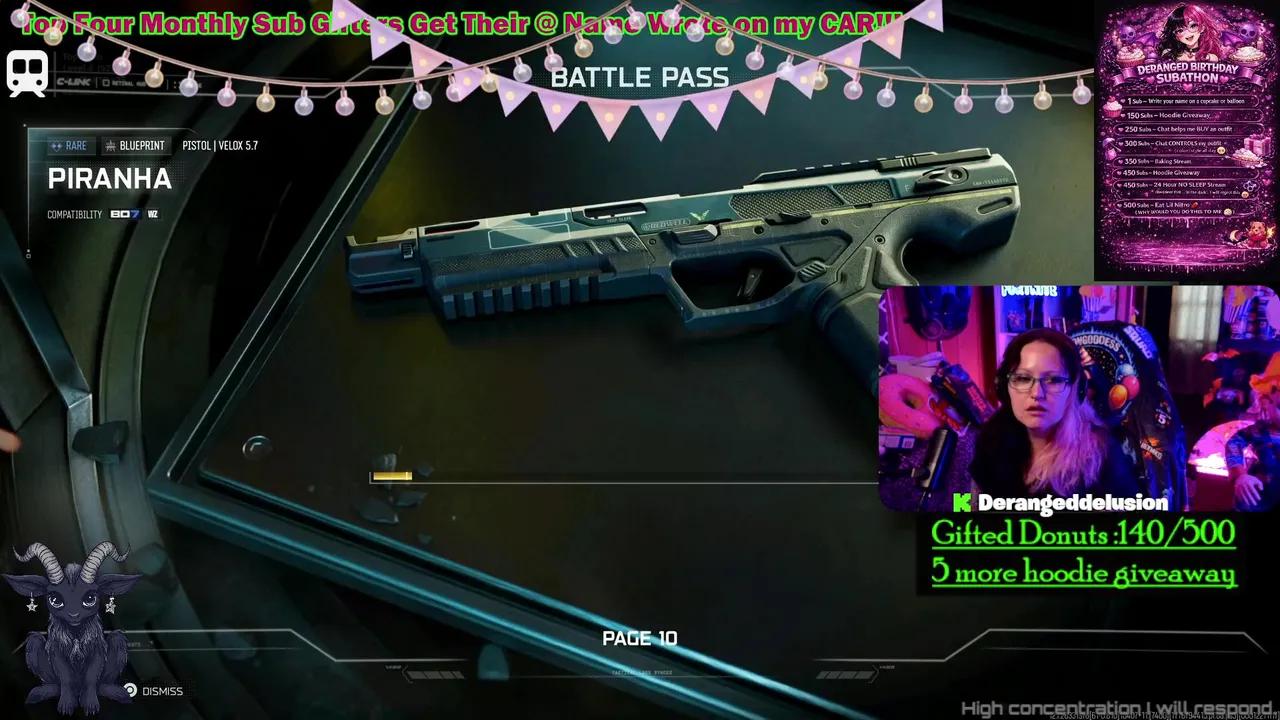This screenshot has width=1280, height=720.
Task: Select the Pistol Velox 5.7 label
Action: coord(222,145)
